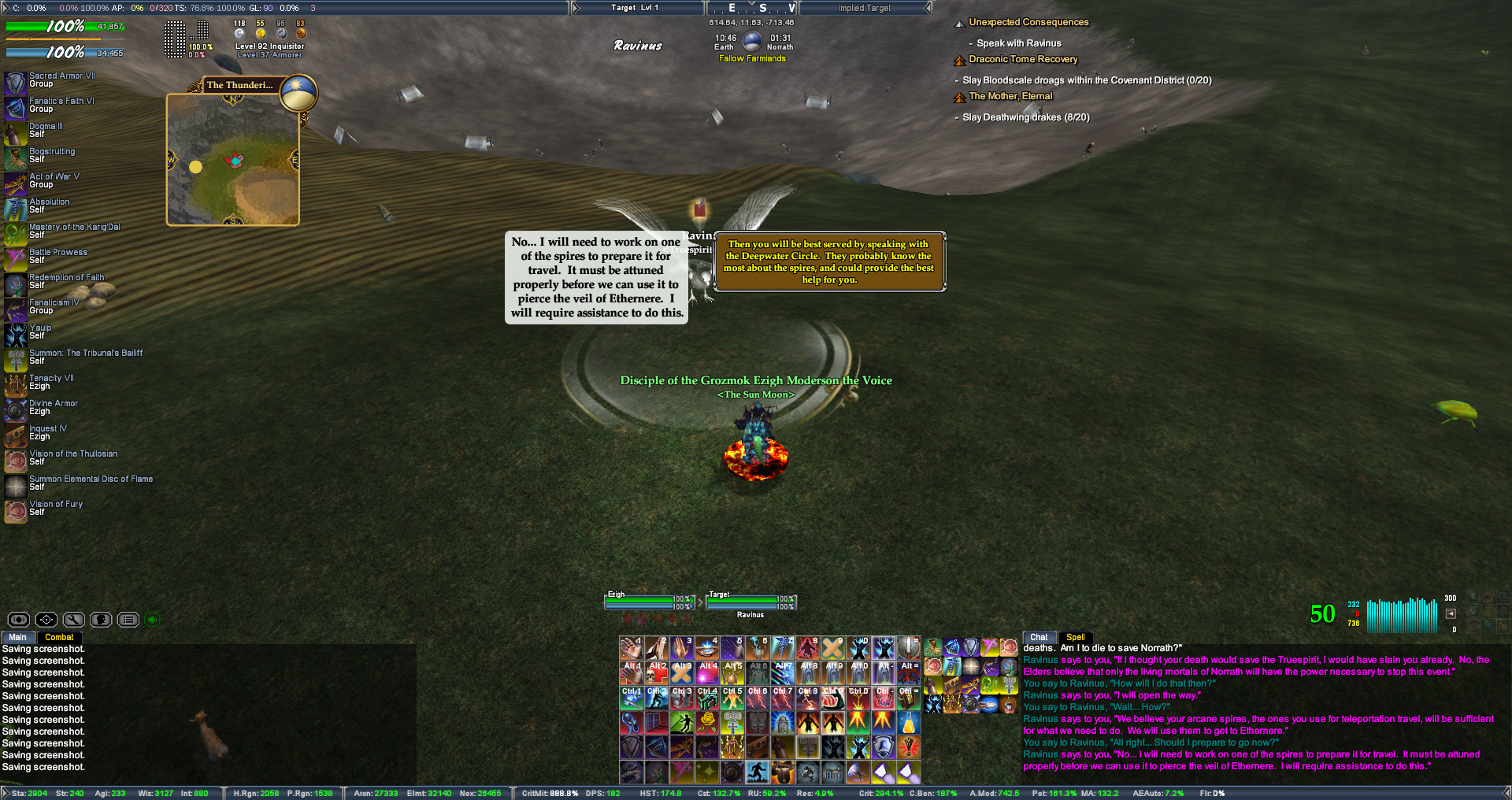
Task: Select The Mother, Eternal quest entry
Action: pos(1010,96)
